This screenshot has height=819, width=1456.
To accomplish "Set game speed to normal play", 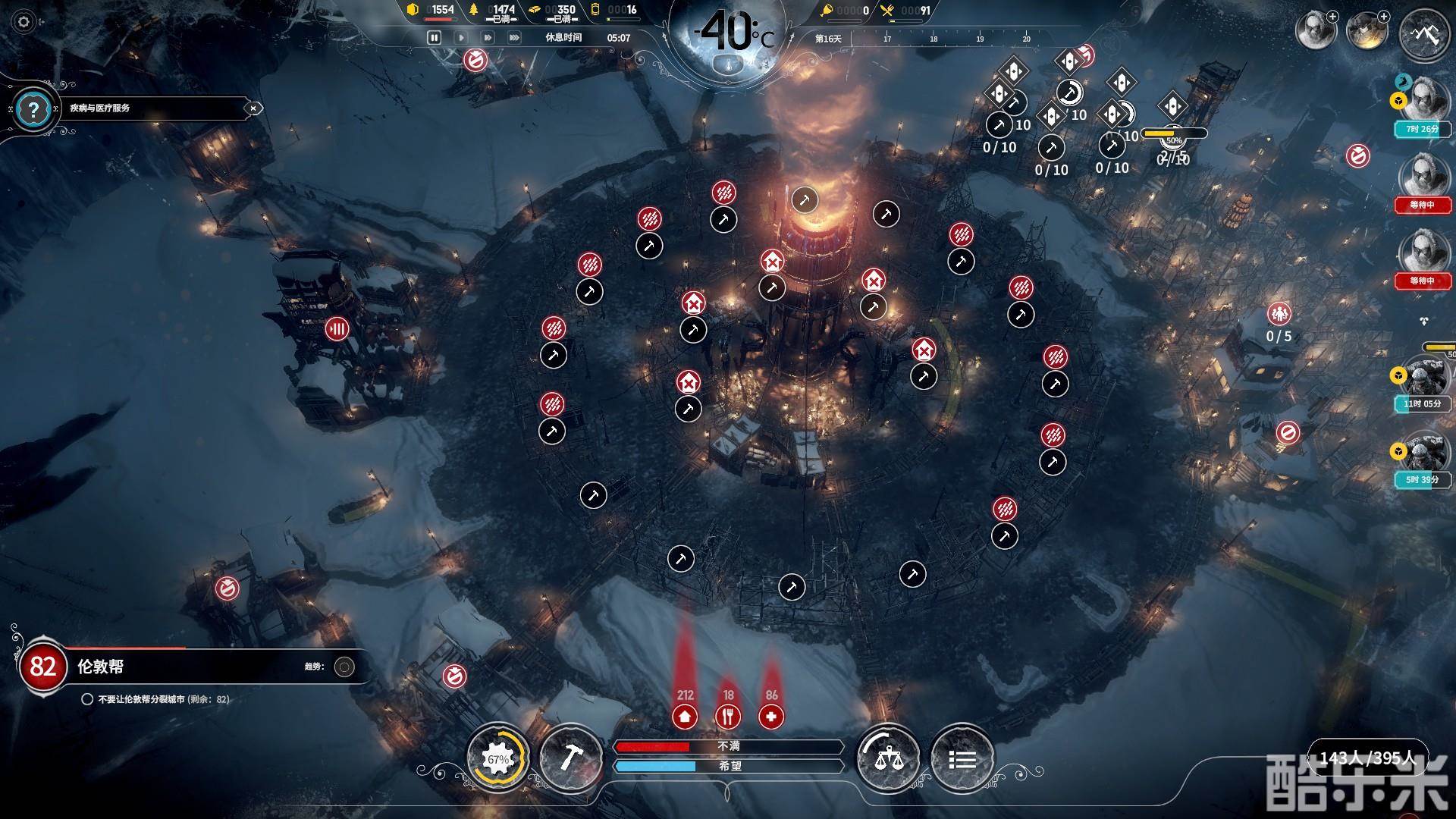I will 461,37.
